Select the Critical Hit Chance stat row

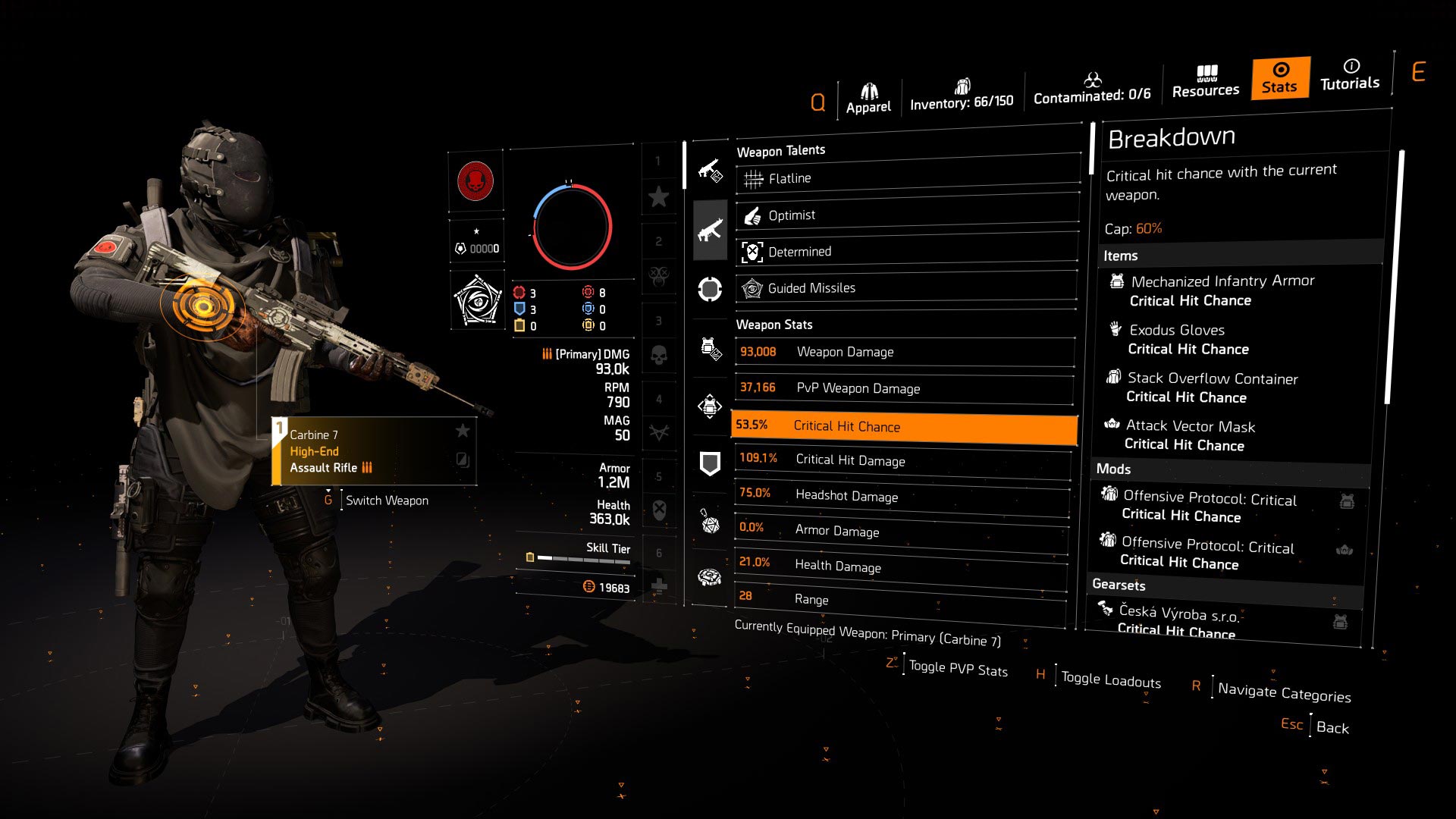pyautogui.click(x=904, y=426)
